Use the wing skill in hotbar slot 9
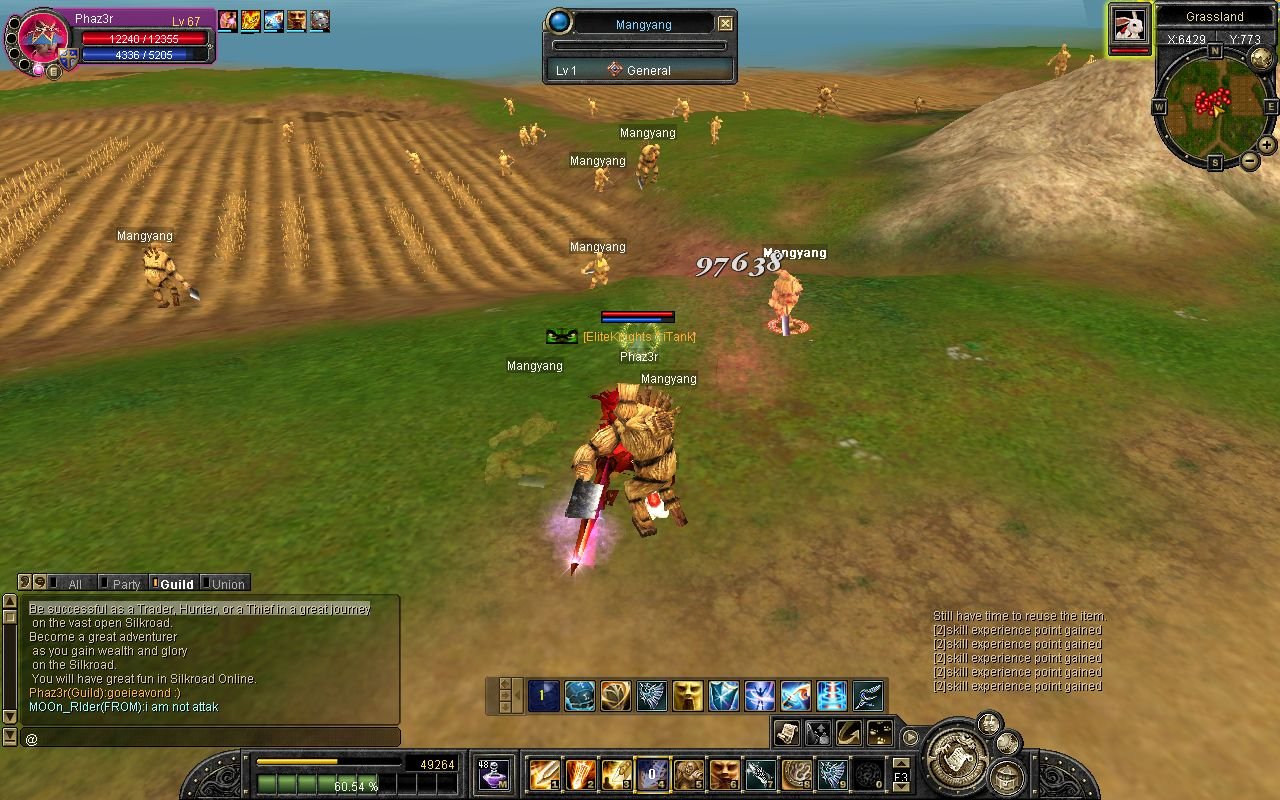 coord(832,774)
